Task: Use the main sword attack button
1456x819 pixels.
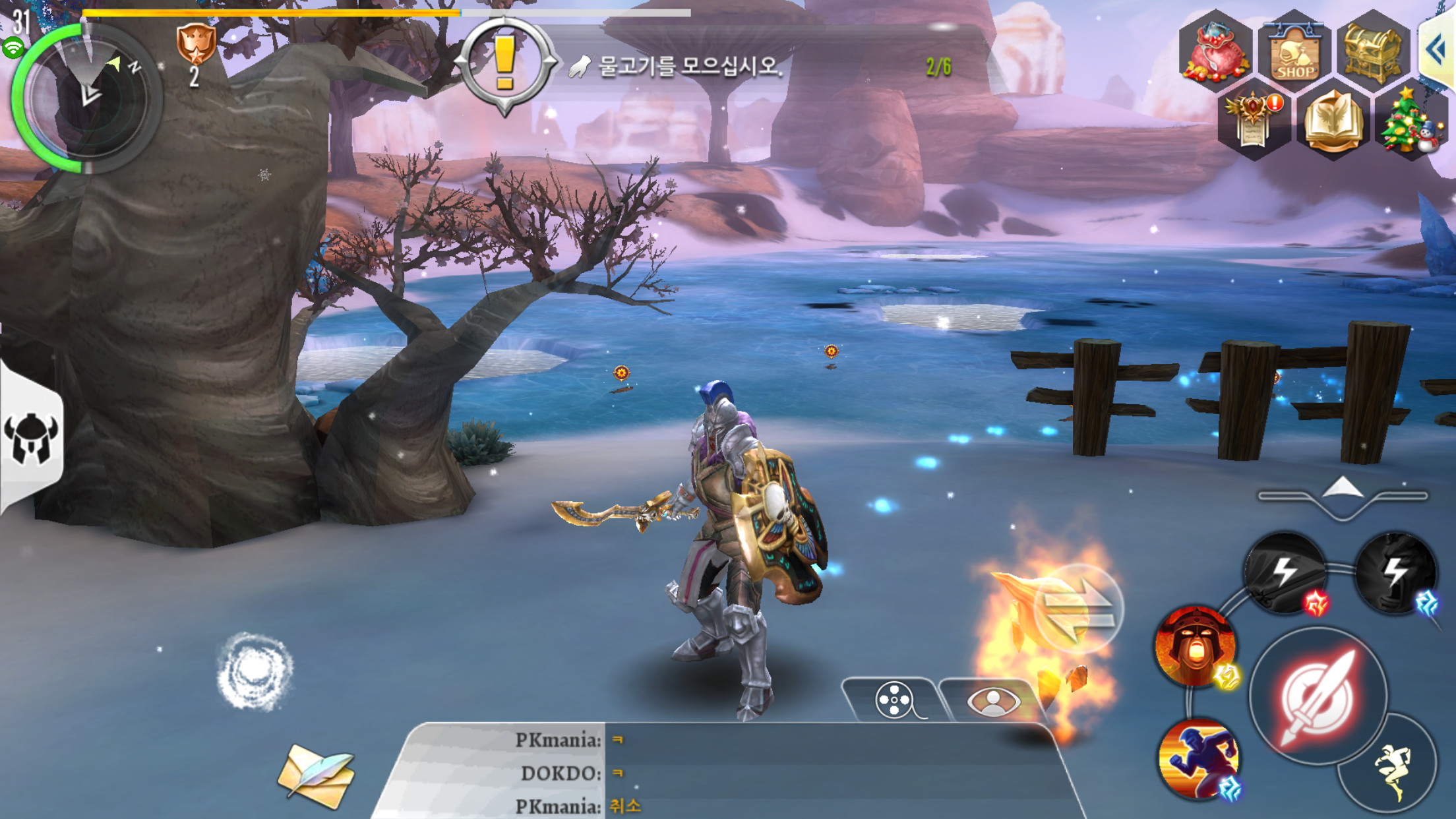Action: [1318, 697]
